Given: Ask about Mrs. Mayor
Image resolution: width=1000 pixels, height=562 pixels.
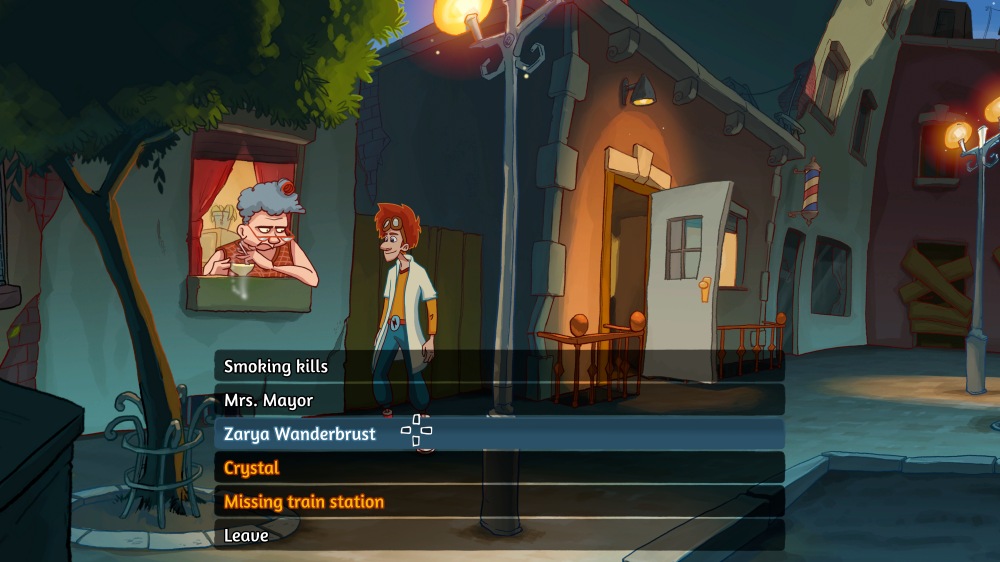Looking at the screenshot, I should tap(268, 401).
